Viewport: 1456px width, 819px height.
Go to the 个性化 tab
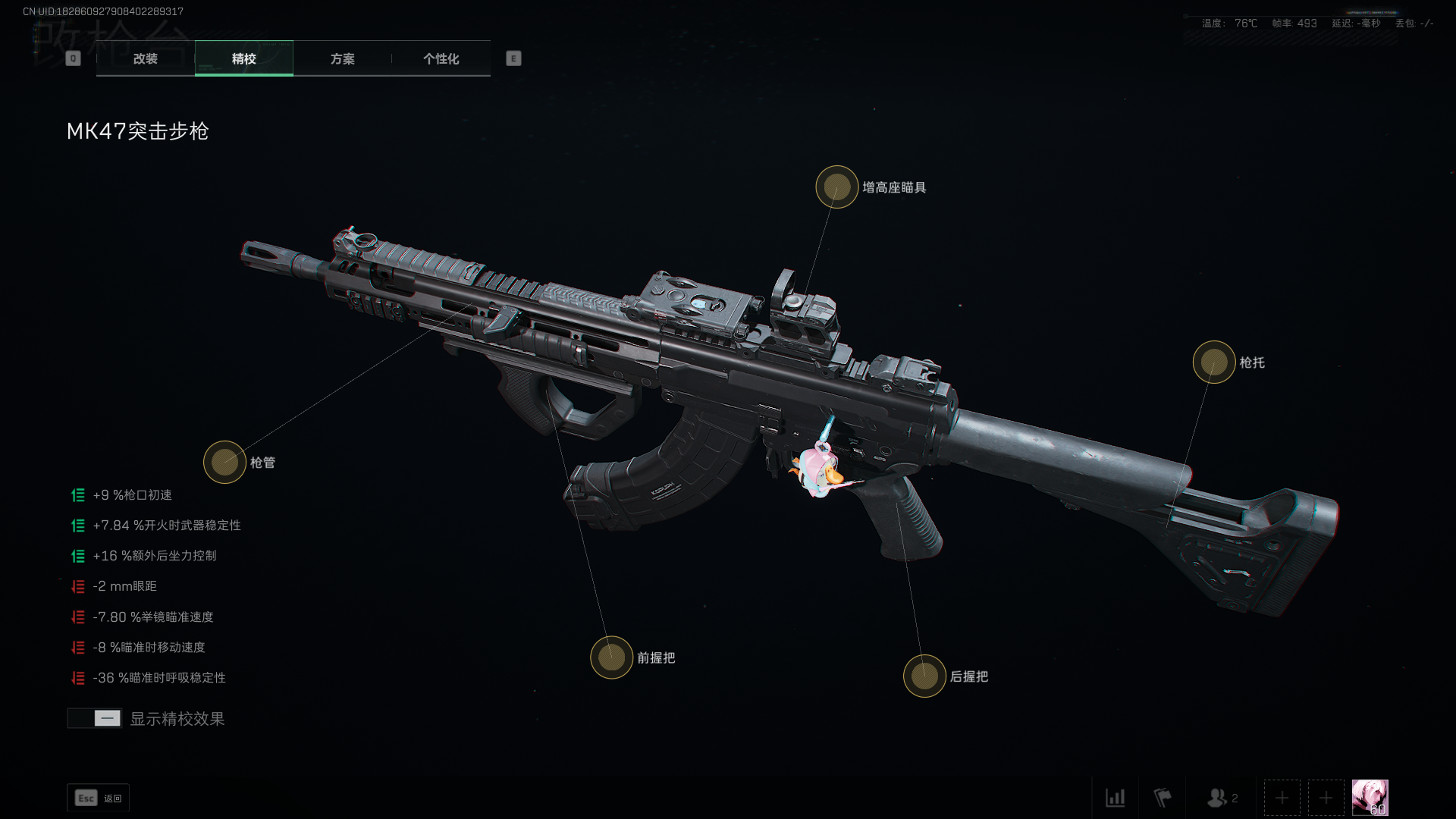[441, 58]
